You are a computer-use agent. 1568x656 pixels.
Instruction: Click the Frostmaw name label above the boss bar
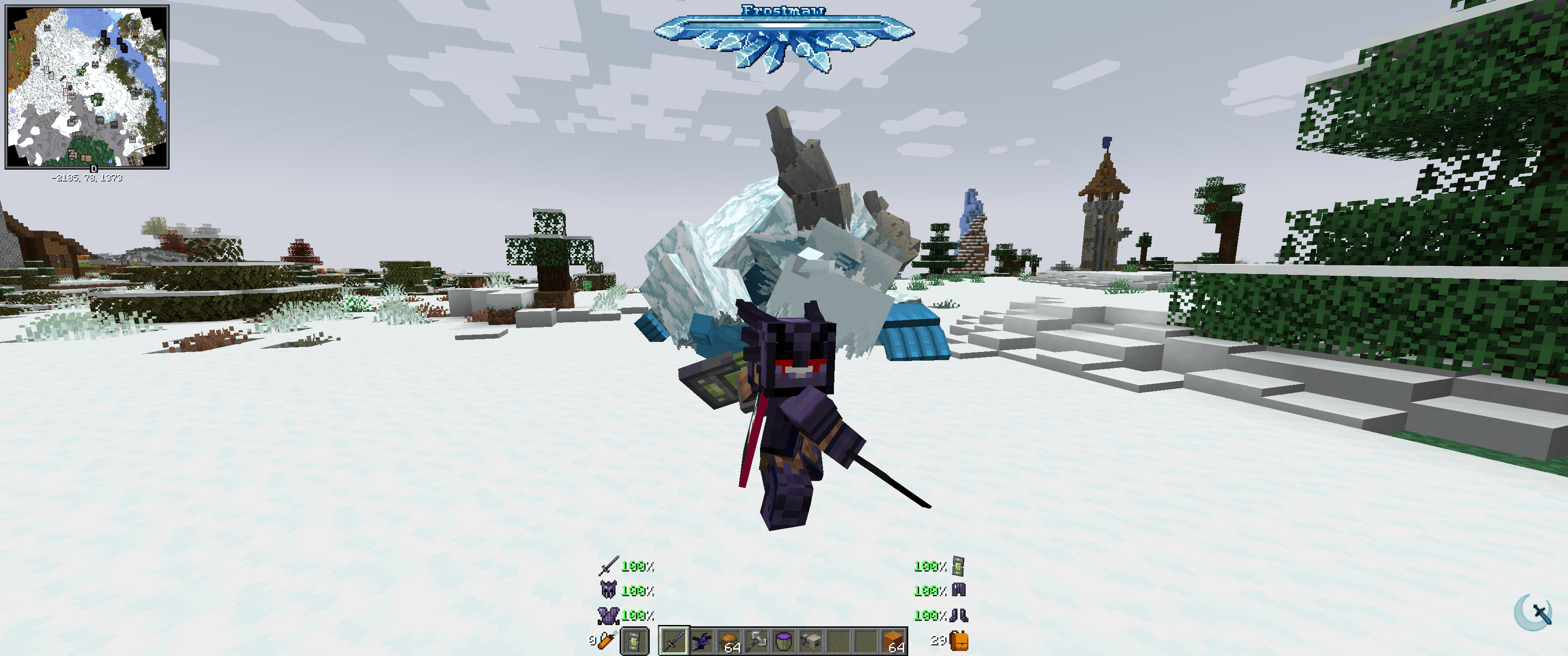[x=783, y=10]
